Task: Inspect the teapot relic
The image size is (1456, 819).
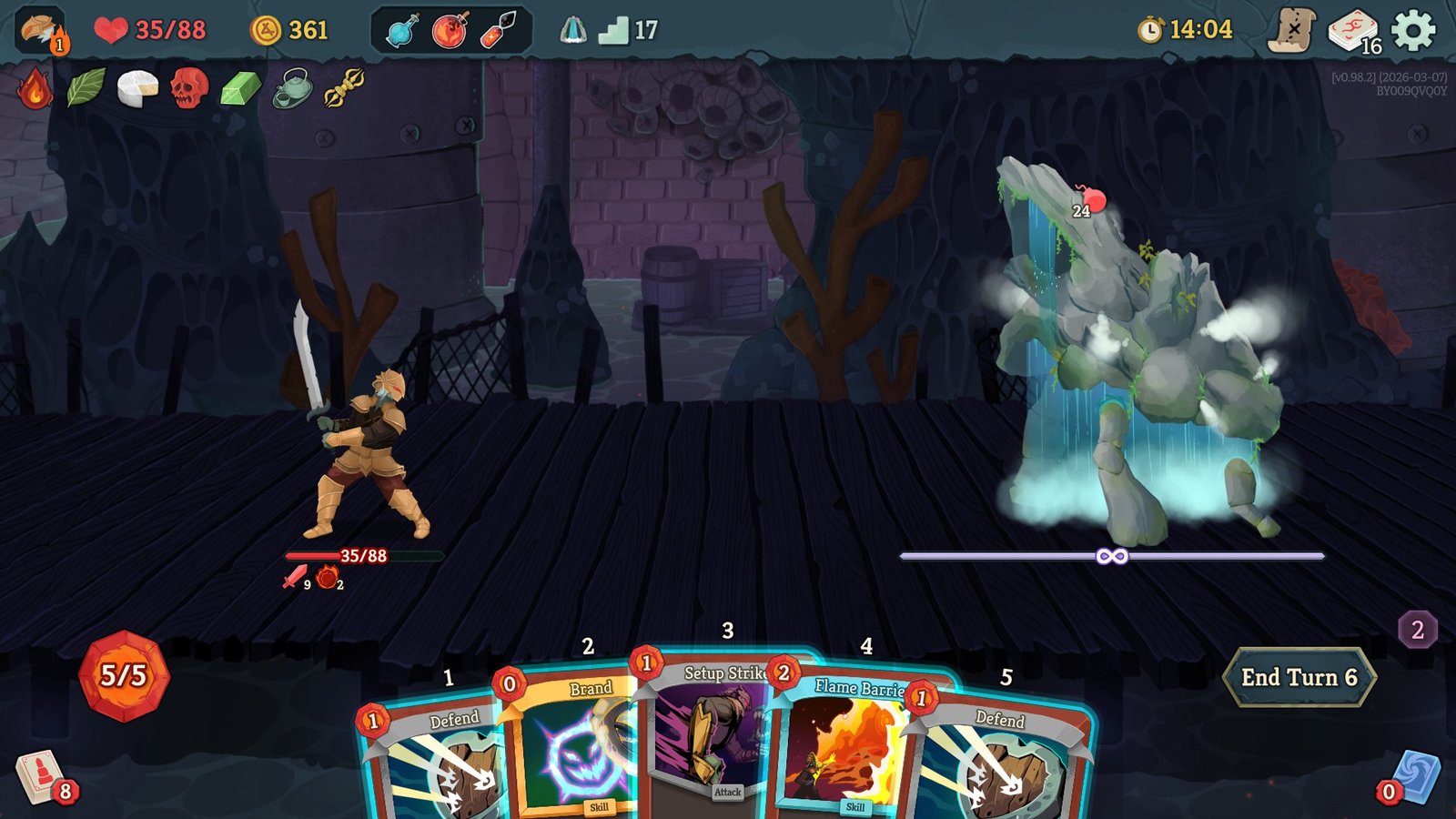Action: pos(292,88)
